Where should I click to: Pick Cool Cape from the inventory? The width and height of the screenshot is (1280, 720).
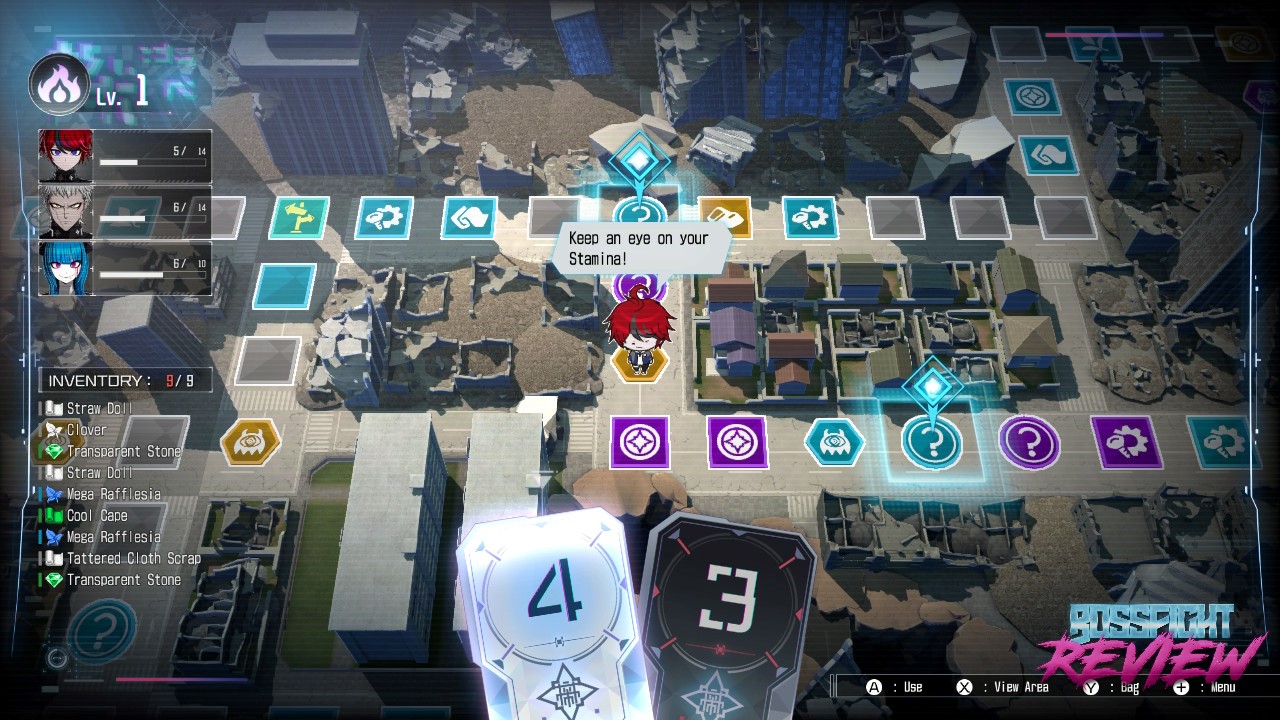coord(97,516)
